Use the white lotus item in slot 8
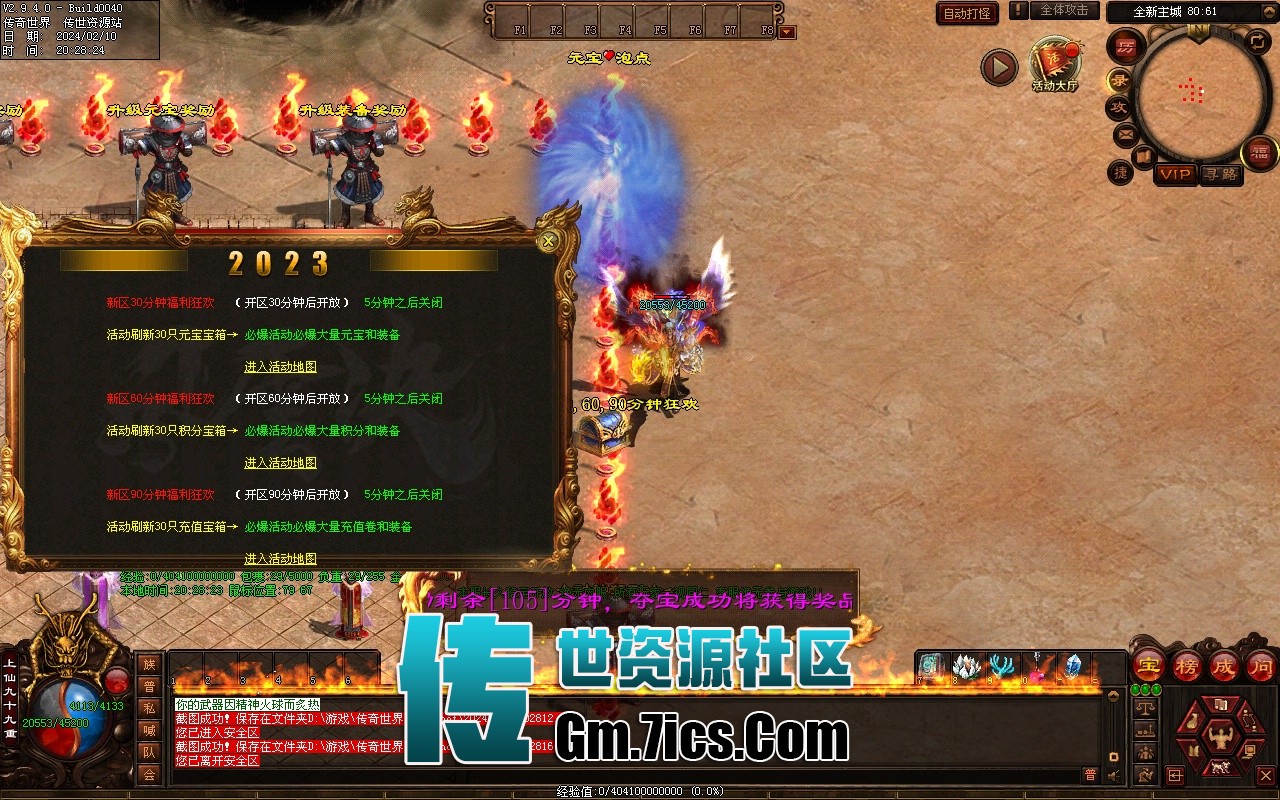 pyautogui.click(x=966, y=666)
